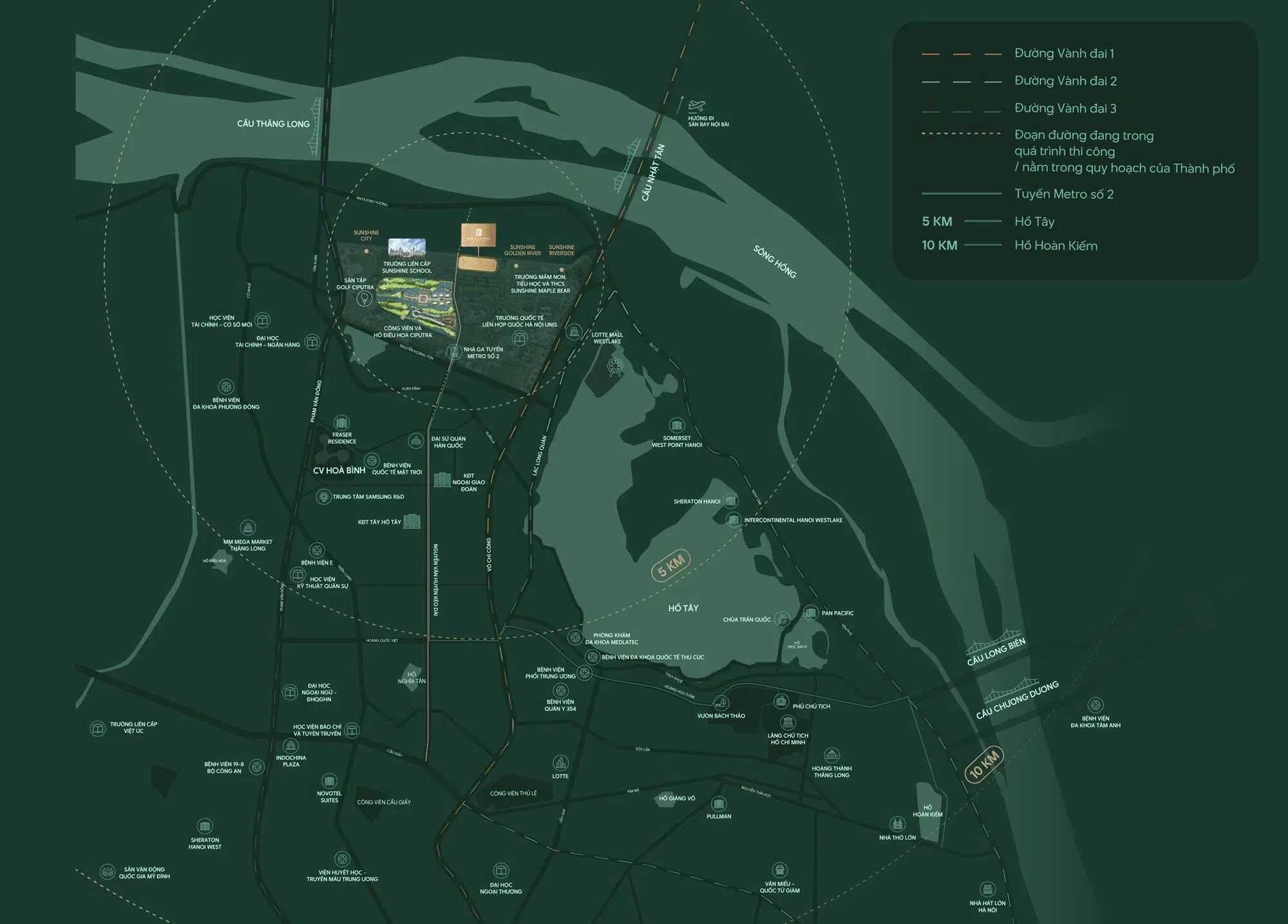Select the Golf Ciputra location pin

coord(365,298)
